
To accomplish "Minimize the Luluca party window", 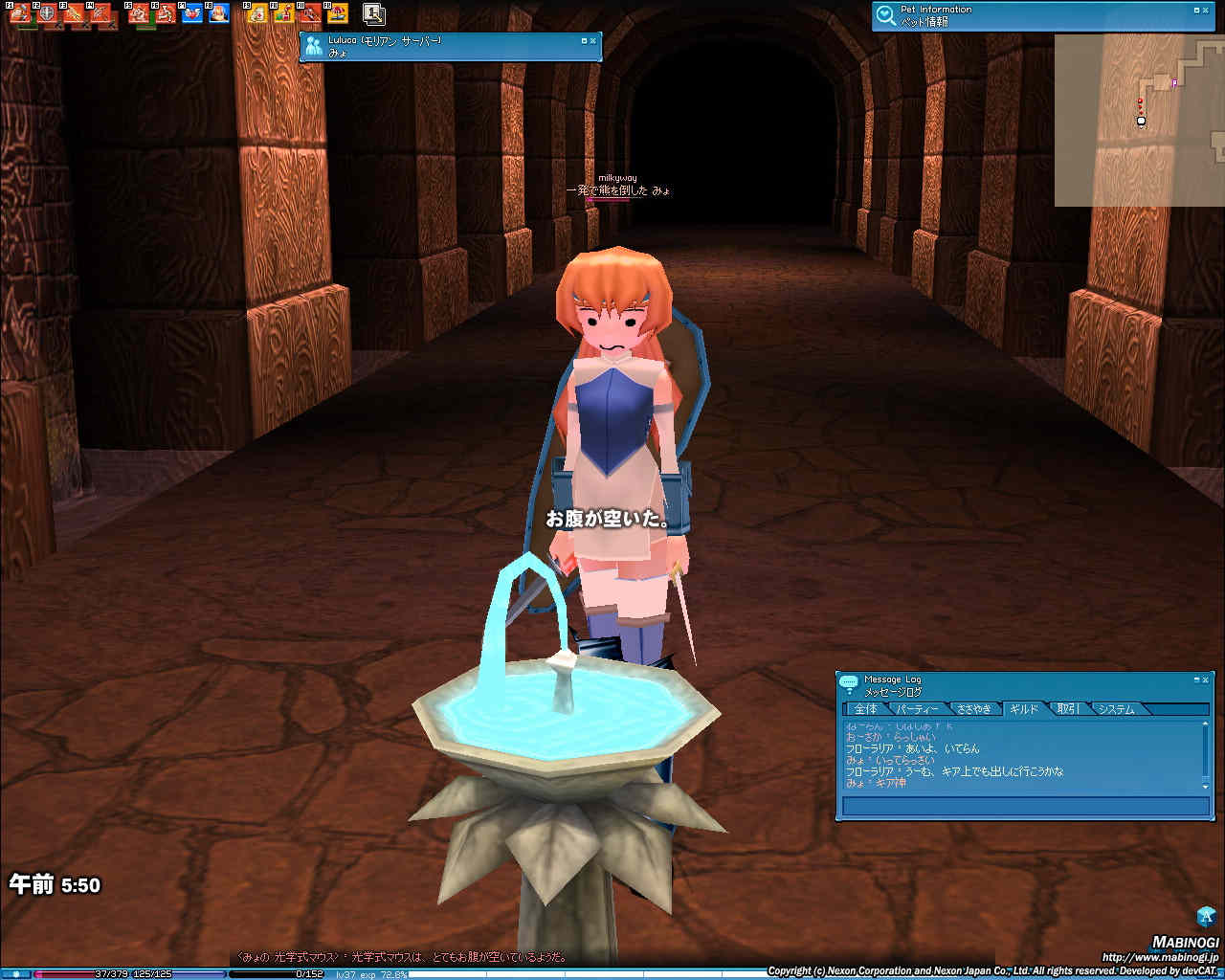I will (x=584, y=41).
